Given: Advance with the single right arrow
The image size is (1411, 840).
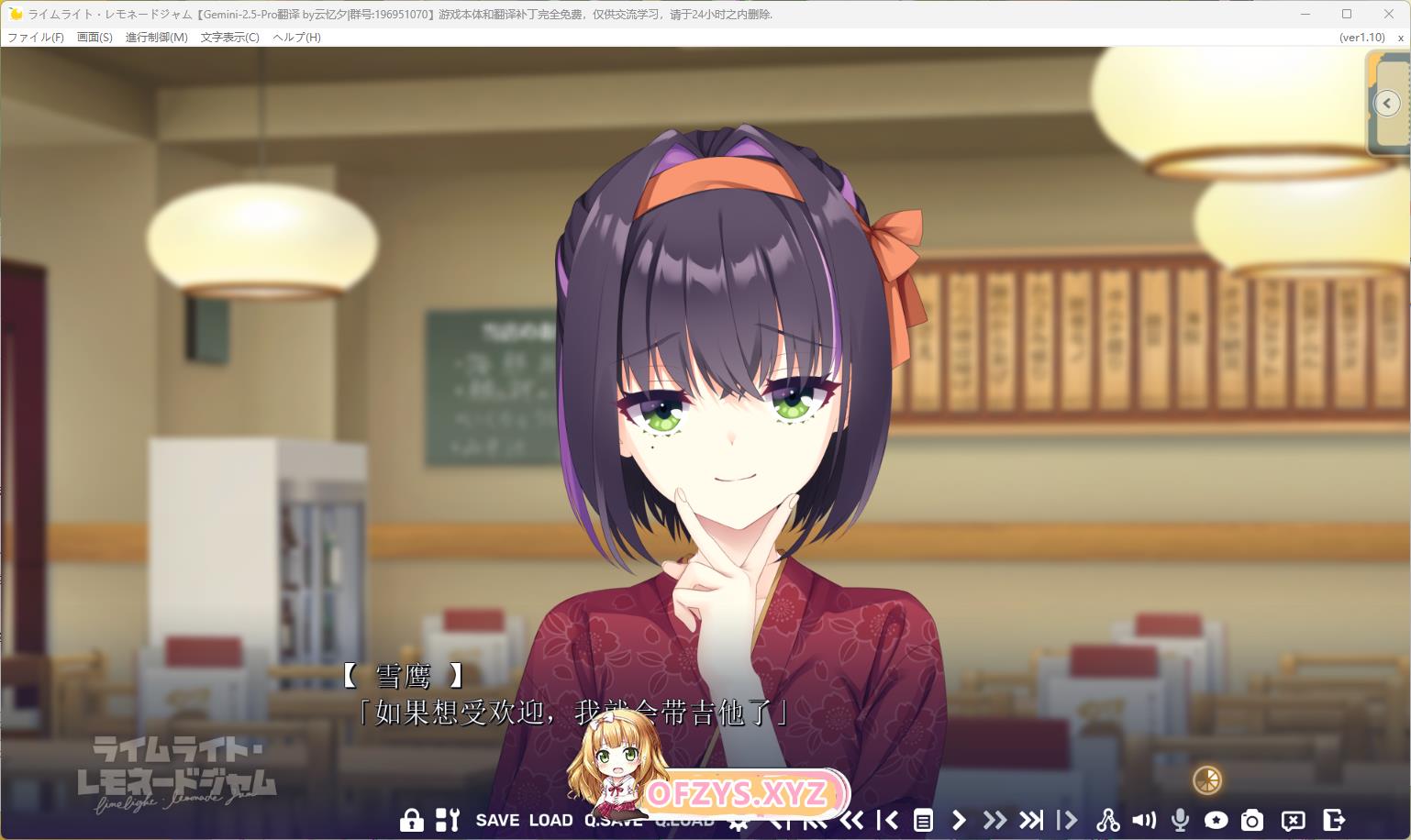Looking at the screenshot, I should (x=959, y=820).
